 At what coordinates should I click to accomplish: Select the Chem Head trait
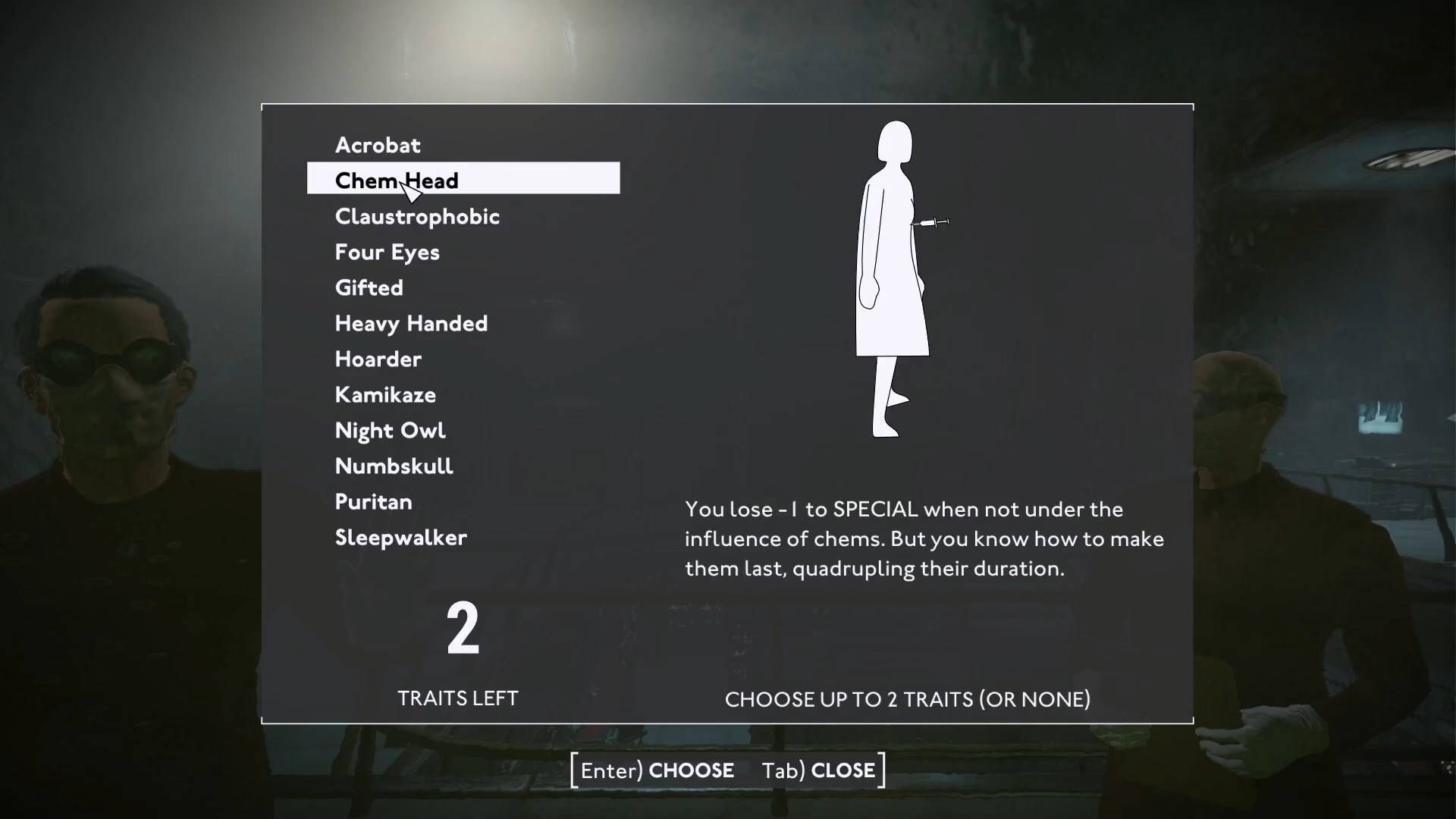coord(397,180)
